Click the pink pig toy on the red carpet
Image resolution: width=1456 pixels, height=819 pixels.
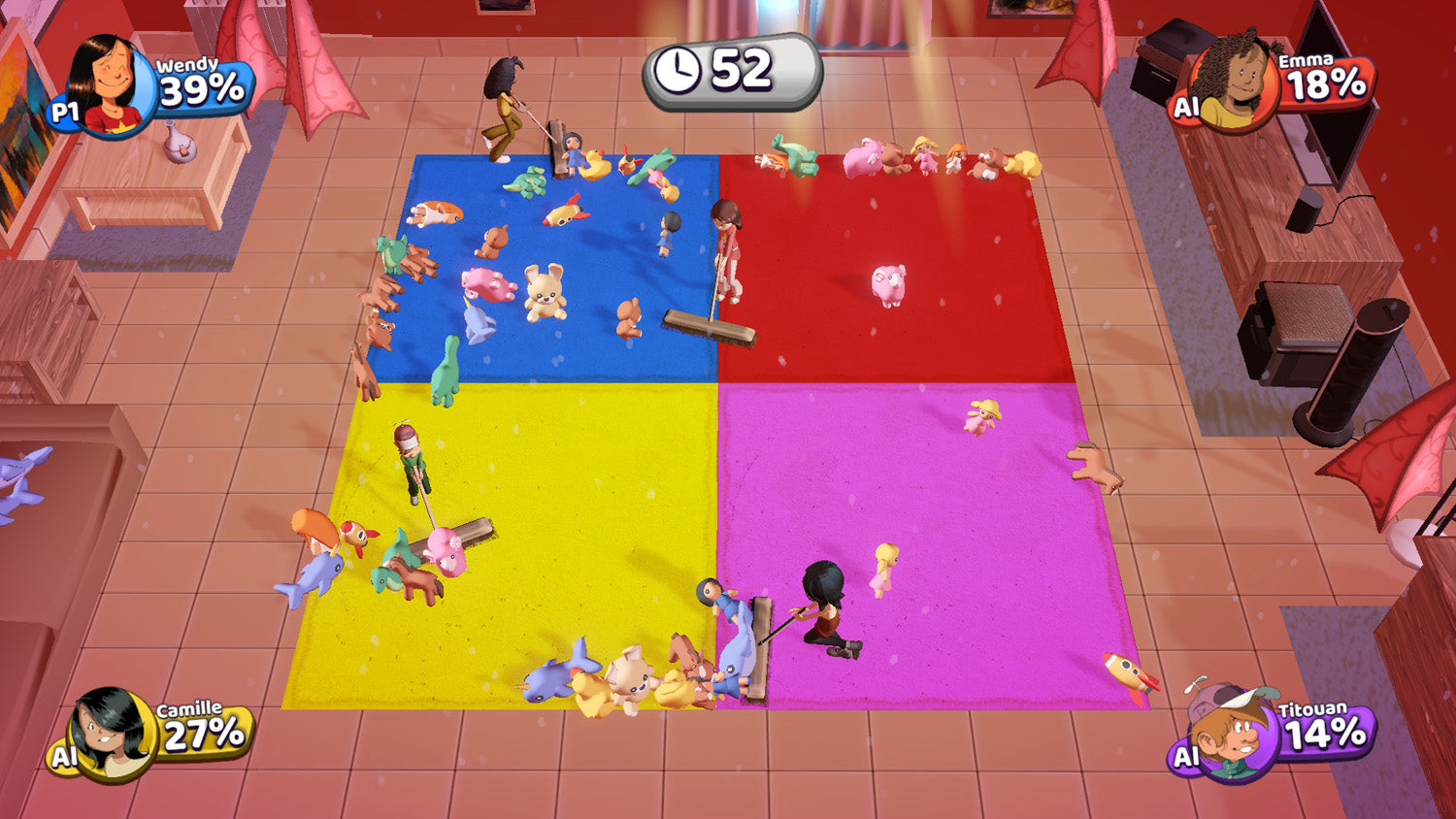pos(889,286)
